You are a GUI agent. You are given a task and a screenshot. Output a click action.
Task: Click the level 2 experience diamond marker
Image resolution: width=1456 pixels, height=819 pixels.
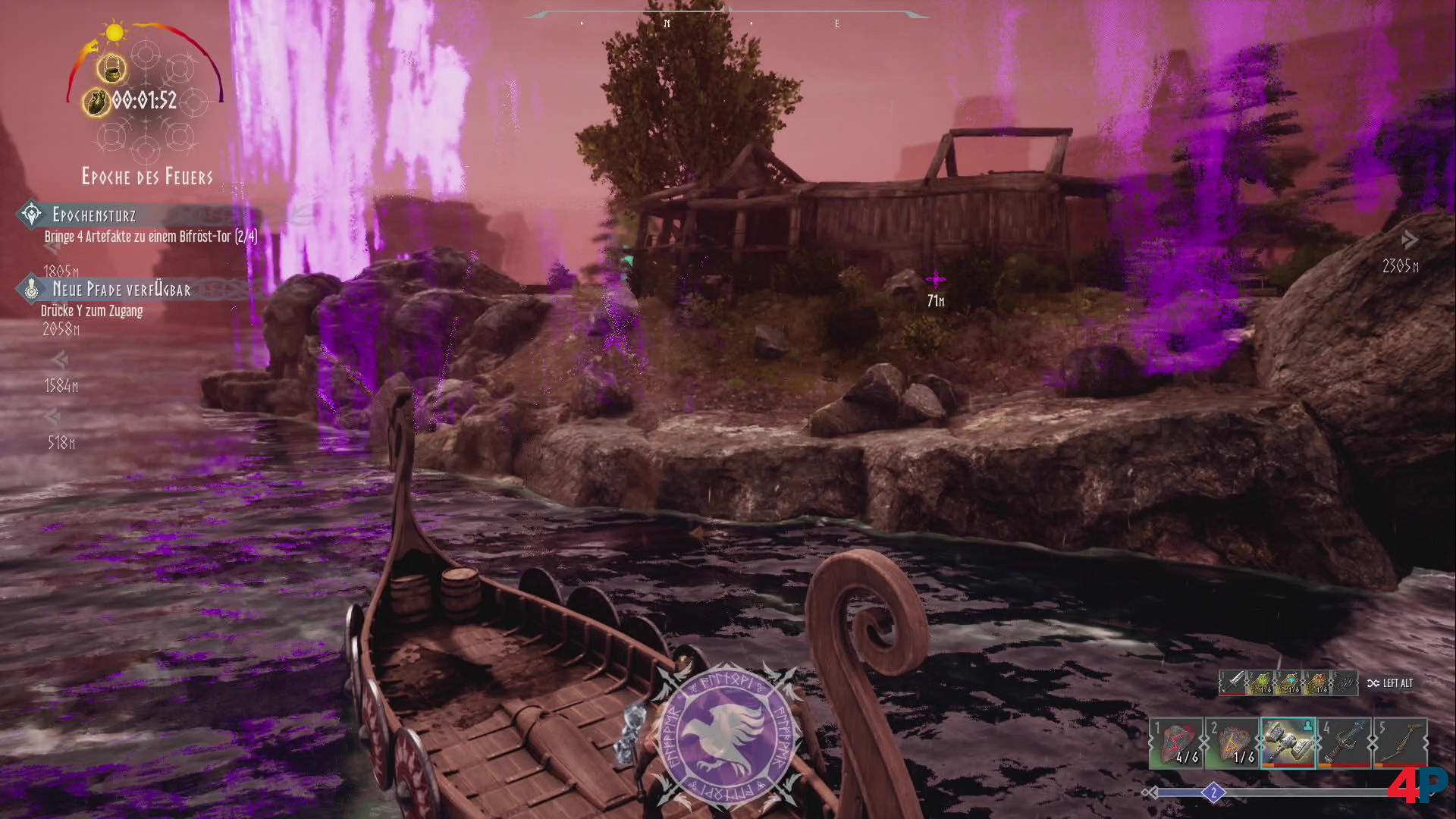[1213, 793]
